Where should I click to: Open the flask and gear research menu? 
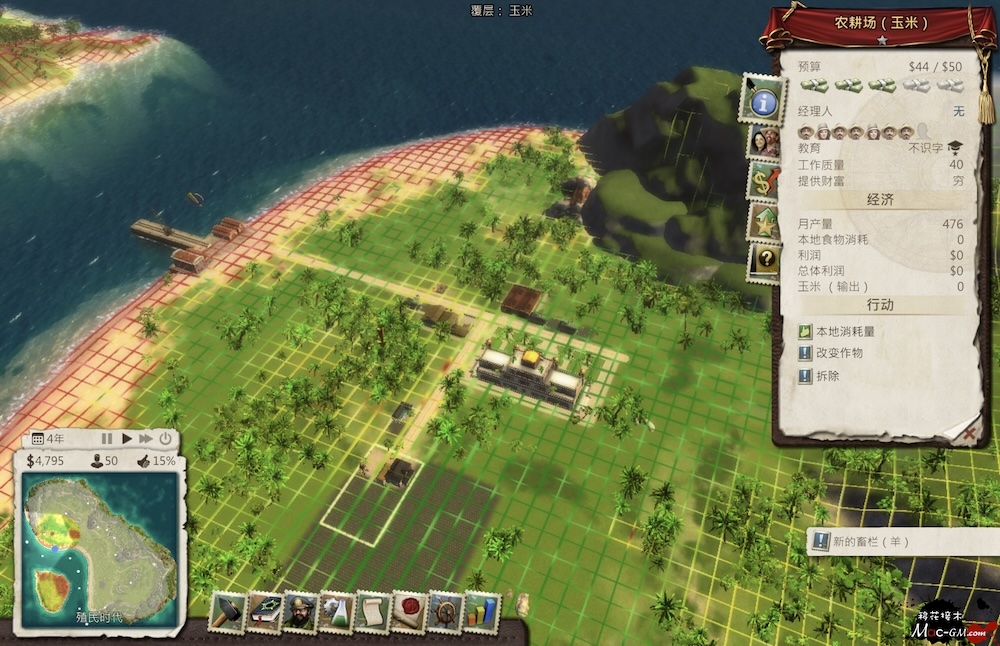click(x=336, y=611)
